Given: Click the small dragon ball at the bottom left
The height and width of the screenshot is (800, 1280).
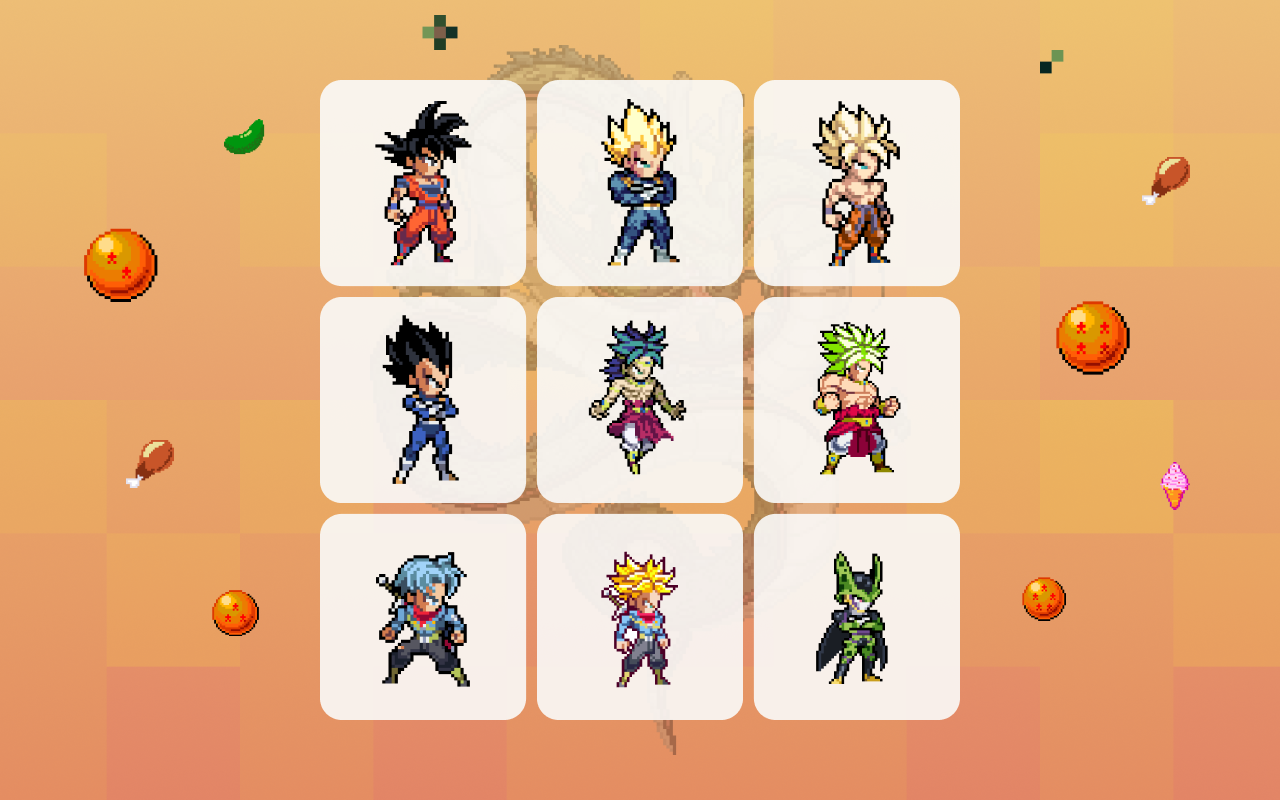Looking at the screenshot, I should pos(236,612).
